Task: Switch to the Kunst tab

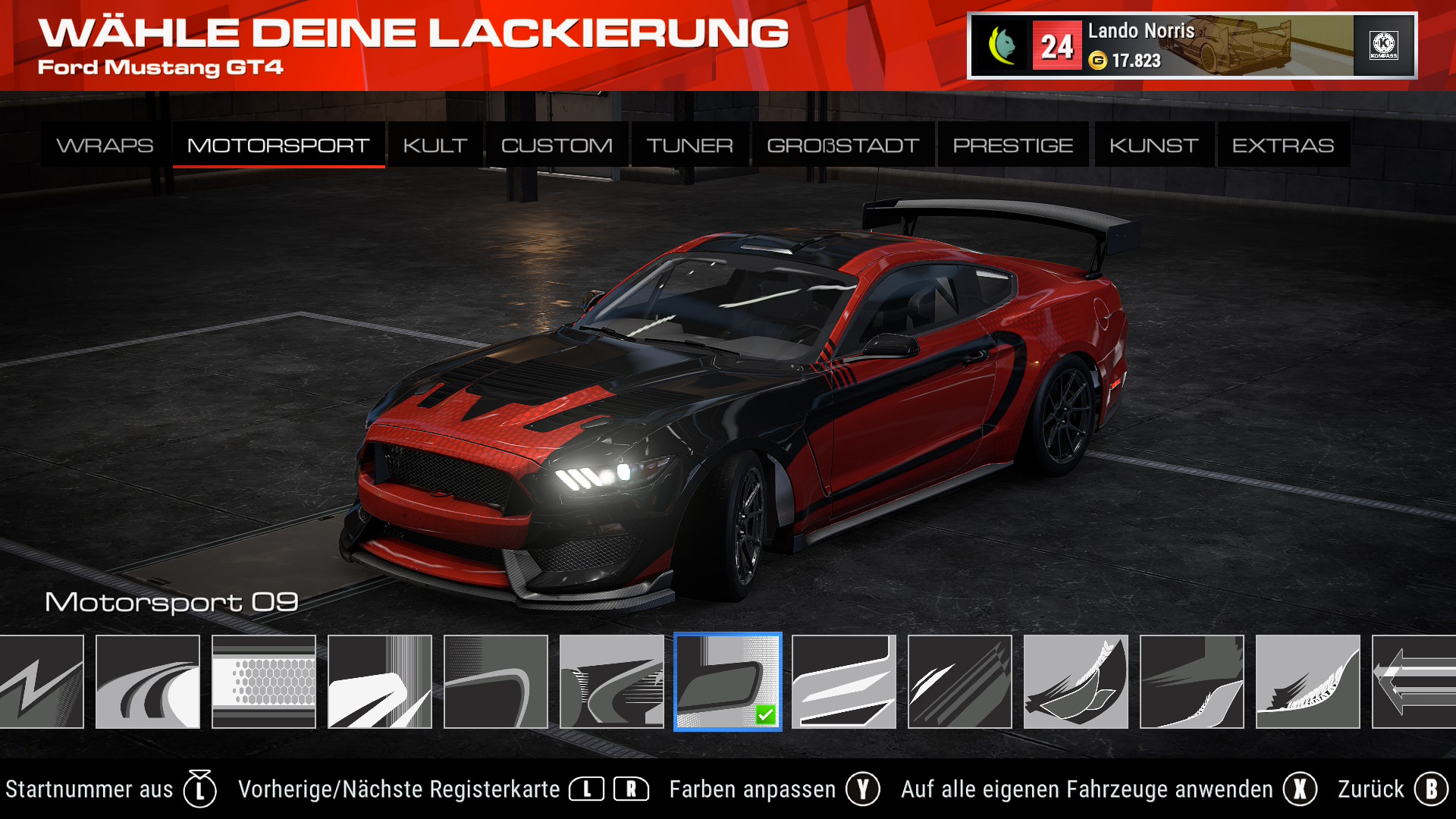Action: coord(1153,145)
